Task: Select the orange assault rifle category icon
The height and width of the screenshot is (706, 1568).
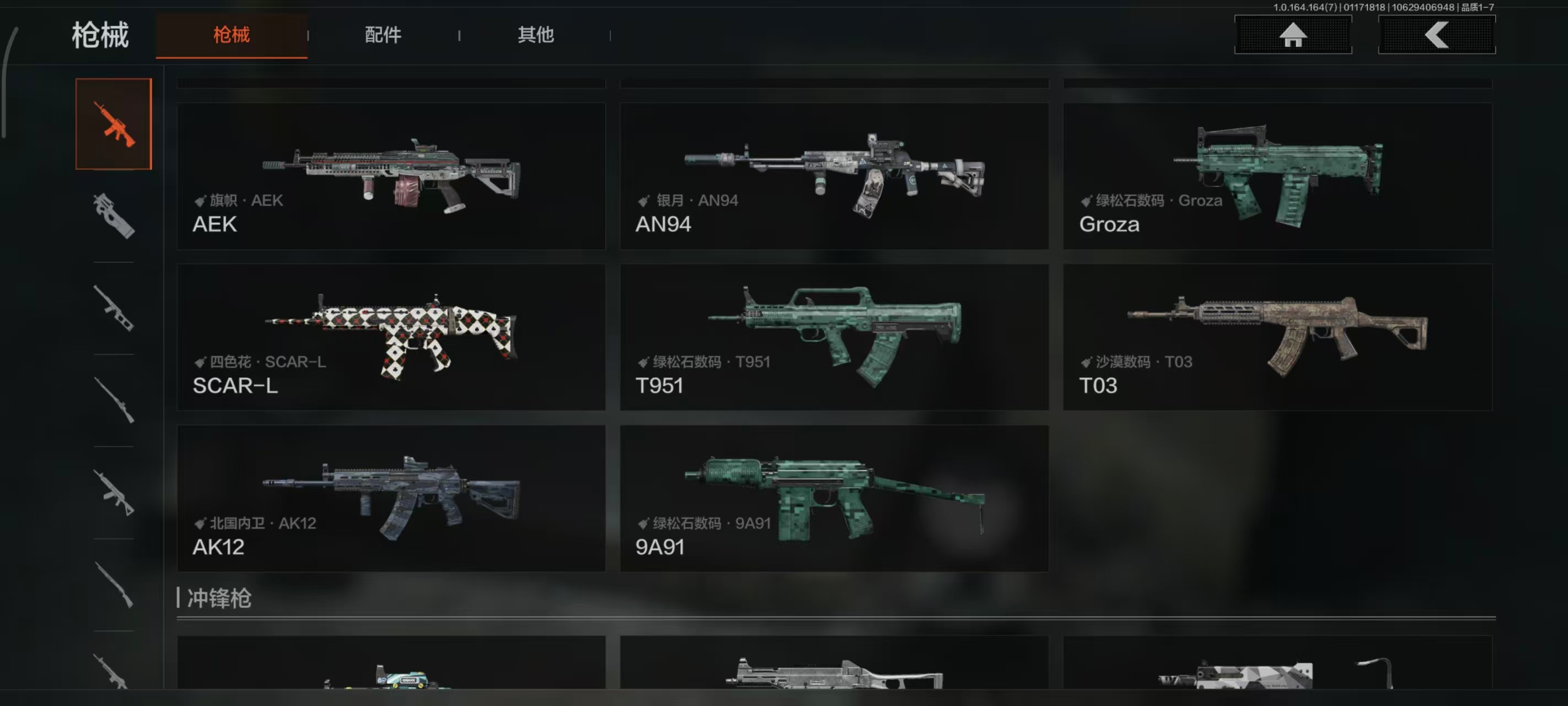Action: [114, 124]
